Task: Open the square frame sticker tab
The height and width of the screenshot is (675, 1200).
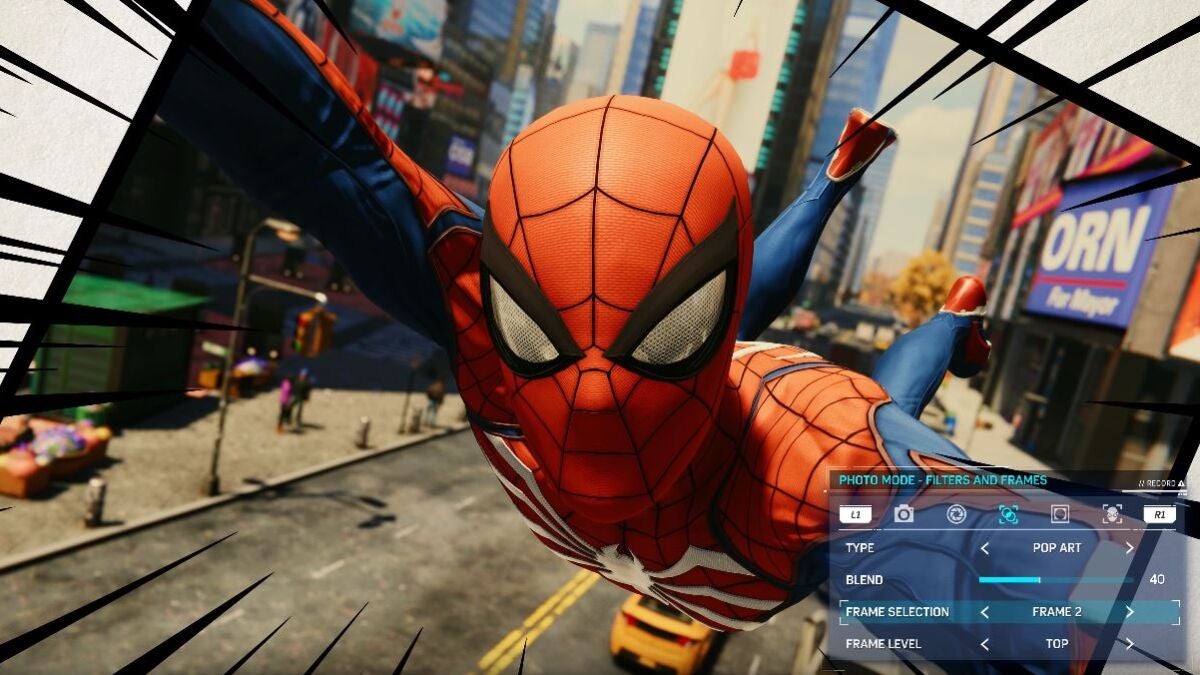Action: click(1060, 514)
